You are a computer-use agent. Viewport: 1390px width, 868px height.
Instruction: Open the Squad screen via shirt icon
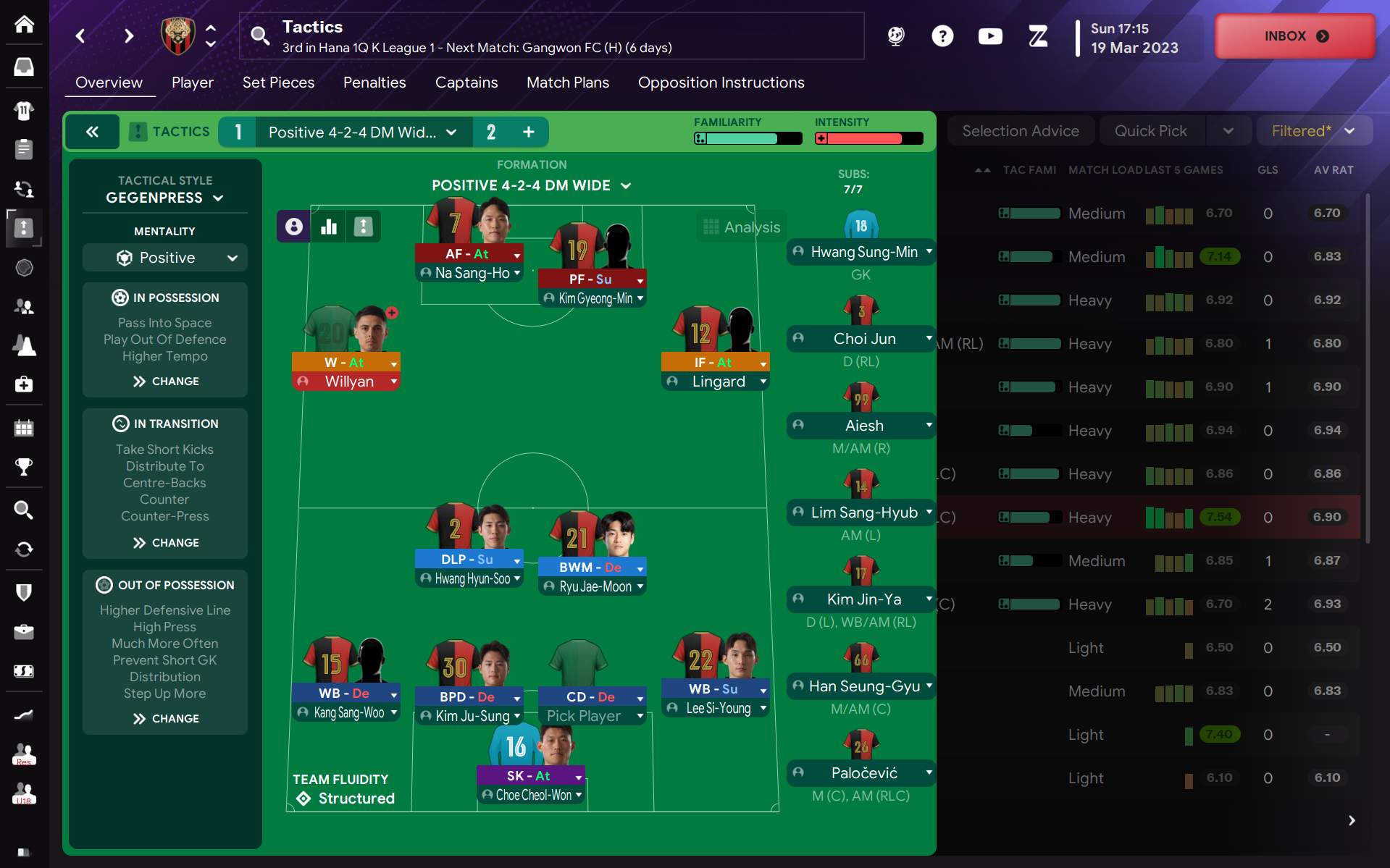click(x=24, y=111)
